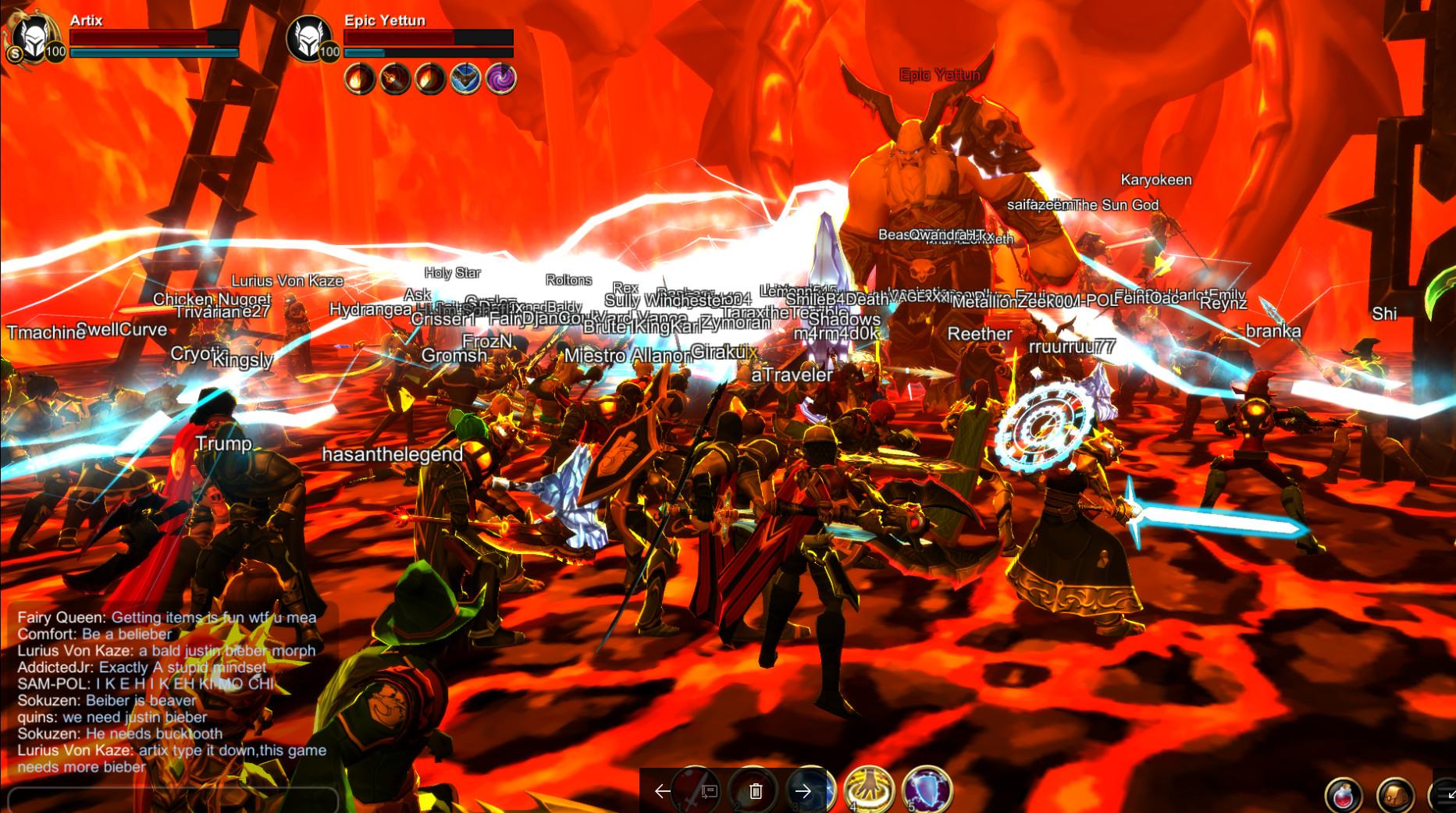This screenshot has height=813, width=1456.
Task: Click the right arrow overlay button
Action: tap(803, 791)
